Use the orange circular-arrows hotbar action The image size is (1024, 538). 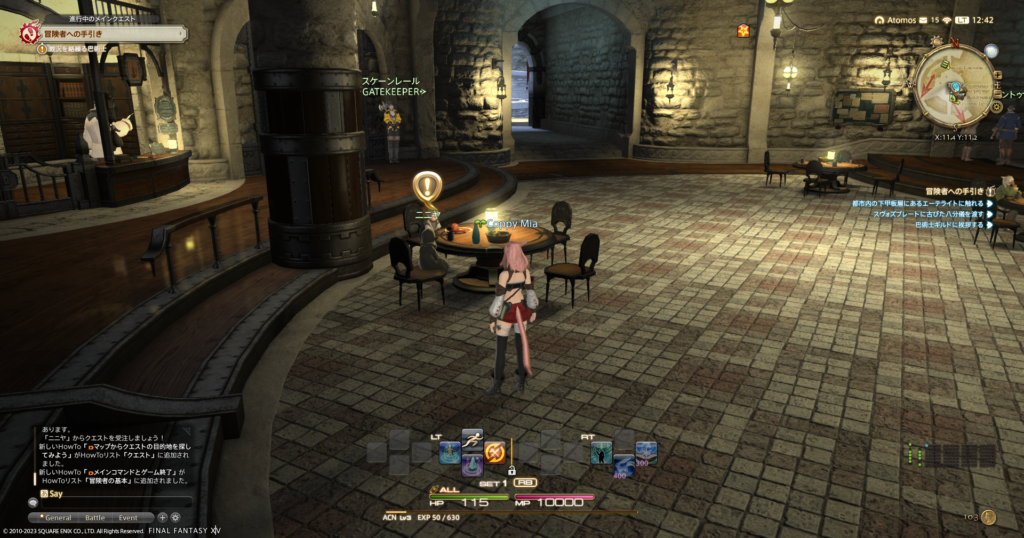pyautogui.click(x=494, y=453)
